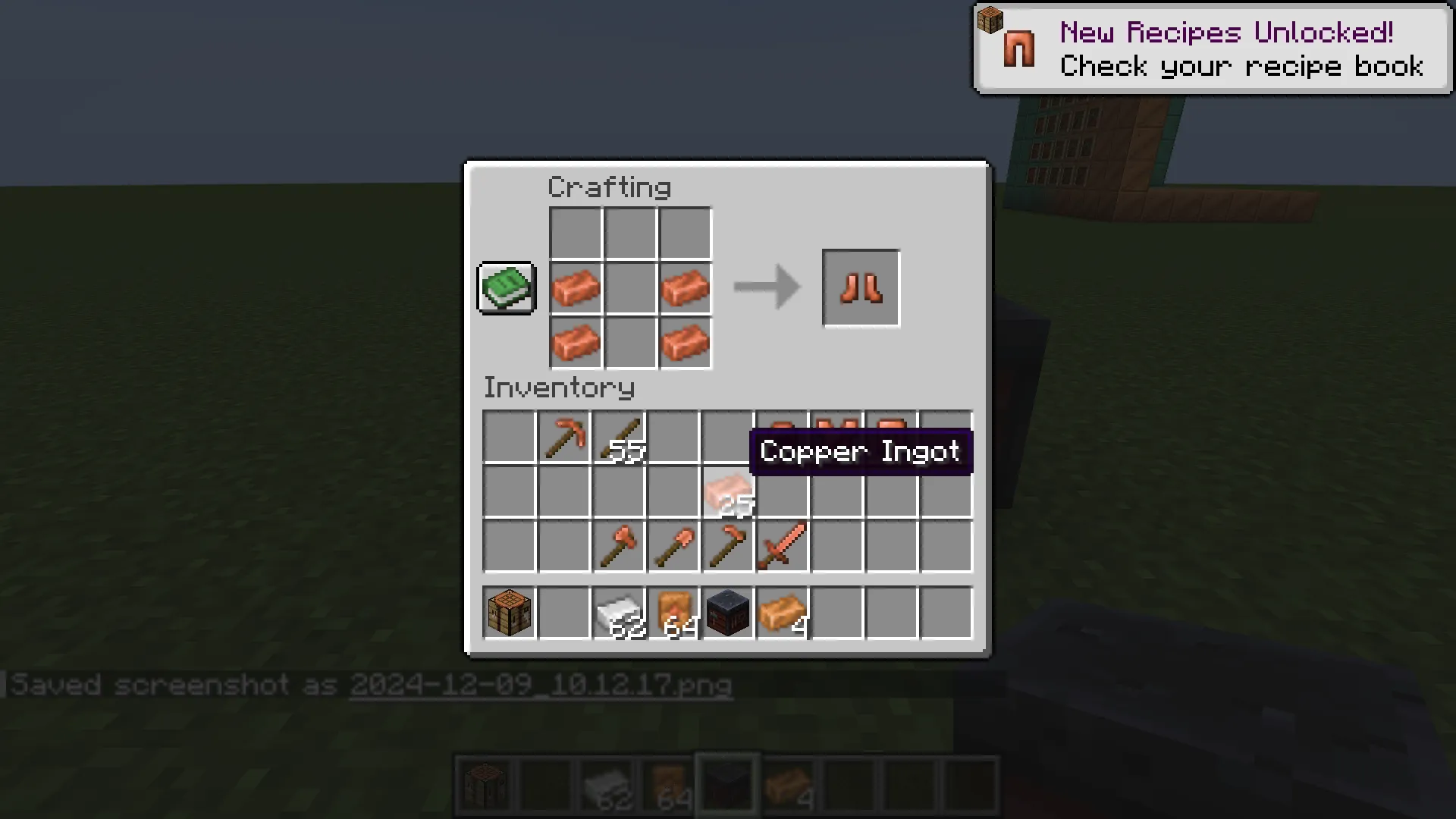Click the crafting table in the hotbar
Viewport: 1456px width, 819px height.
pos(484,785)
